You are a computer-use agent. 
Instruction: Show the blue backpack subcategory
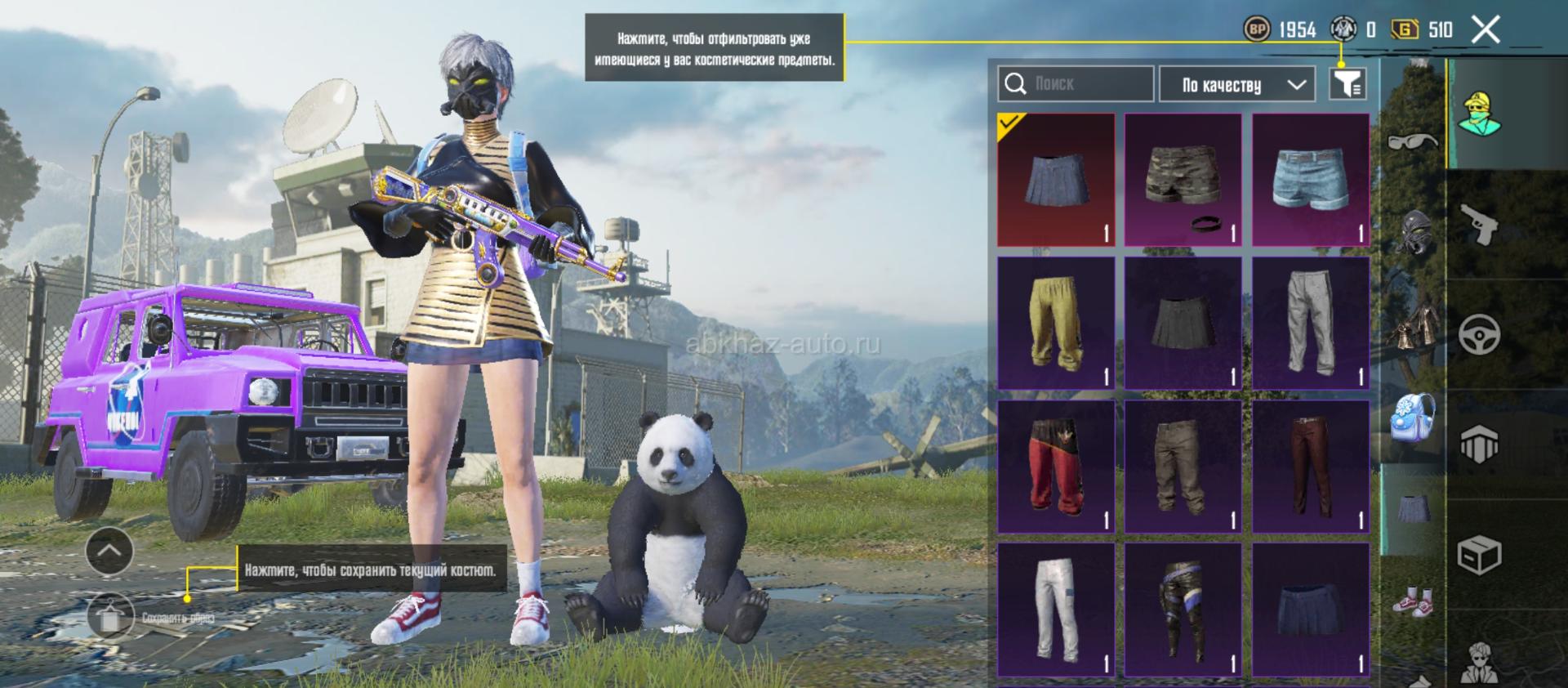pyautogui.click(x=1413, y=418)
